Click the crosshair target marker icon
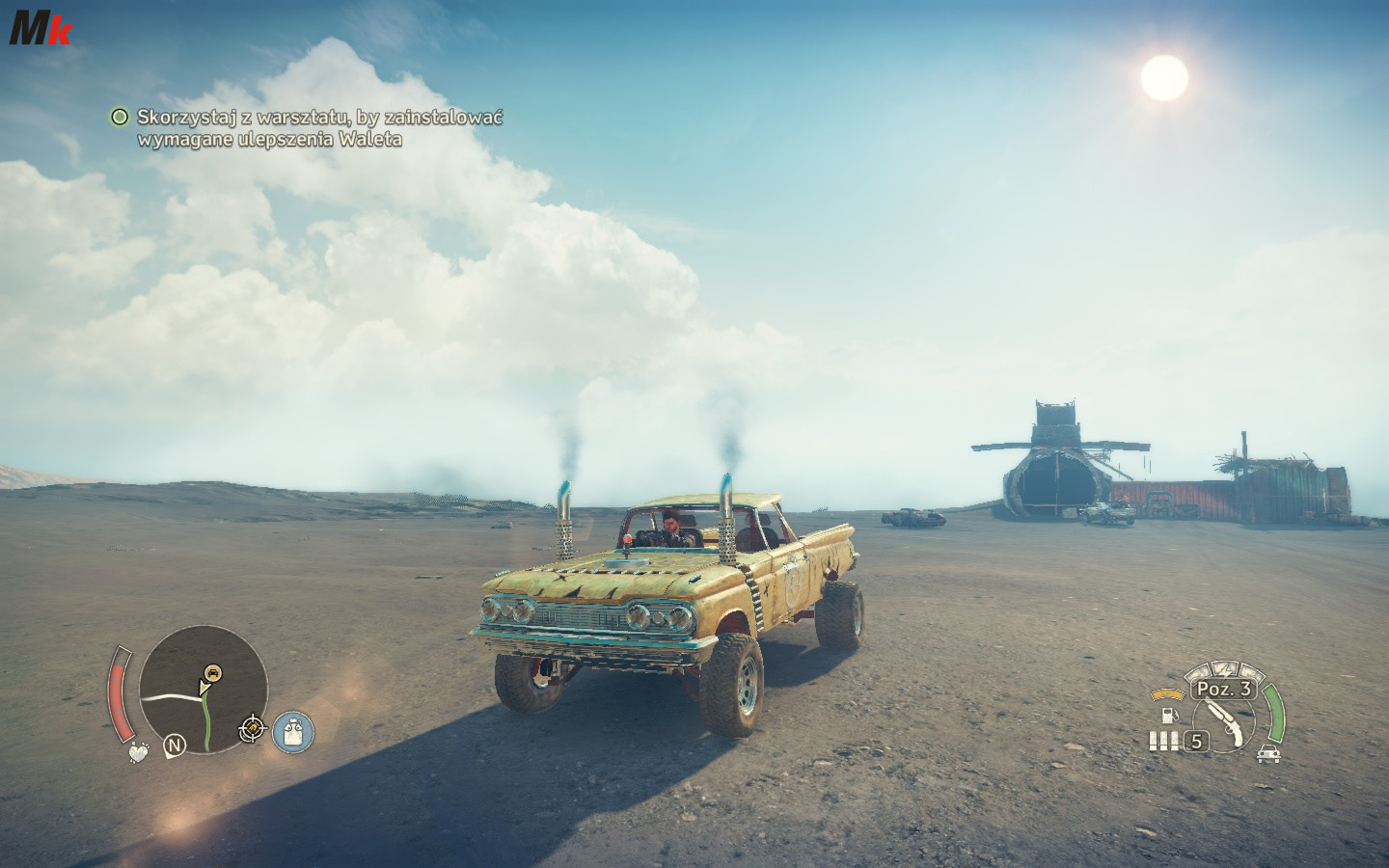This screenshot has height=868, width=1389. click(x=253, y=730)
